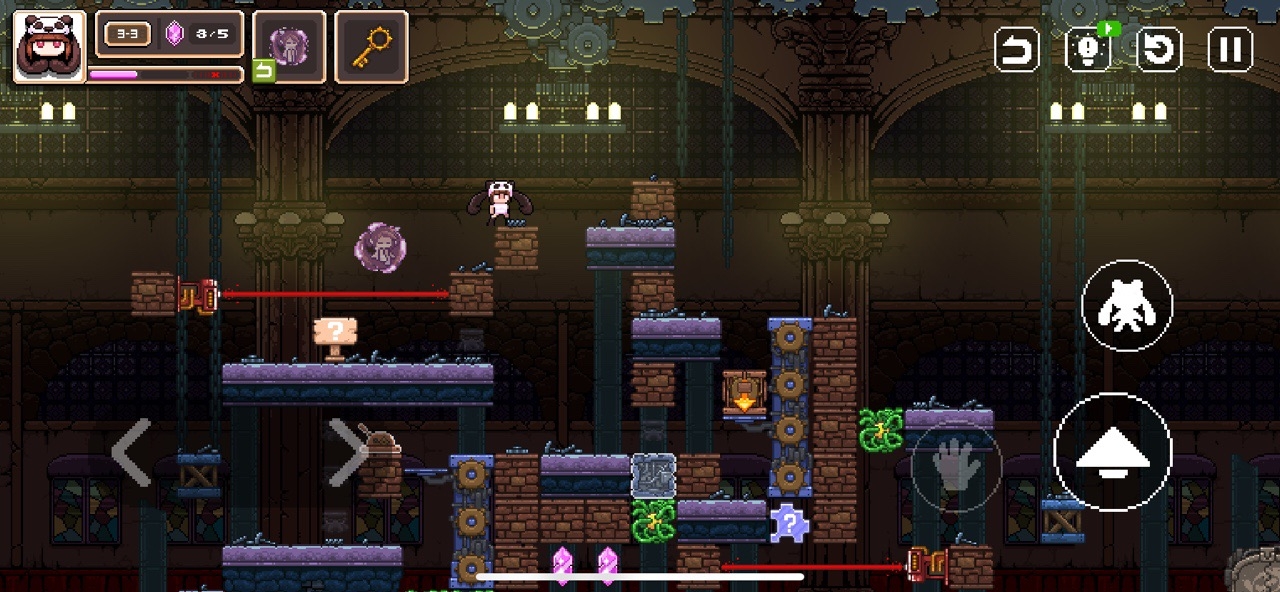This screenshot has width=1280, height=592.
Task: Move left with the left arrow
Action: point(131,452)
